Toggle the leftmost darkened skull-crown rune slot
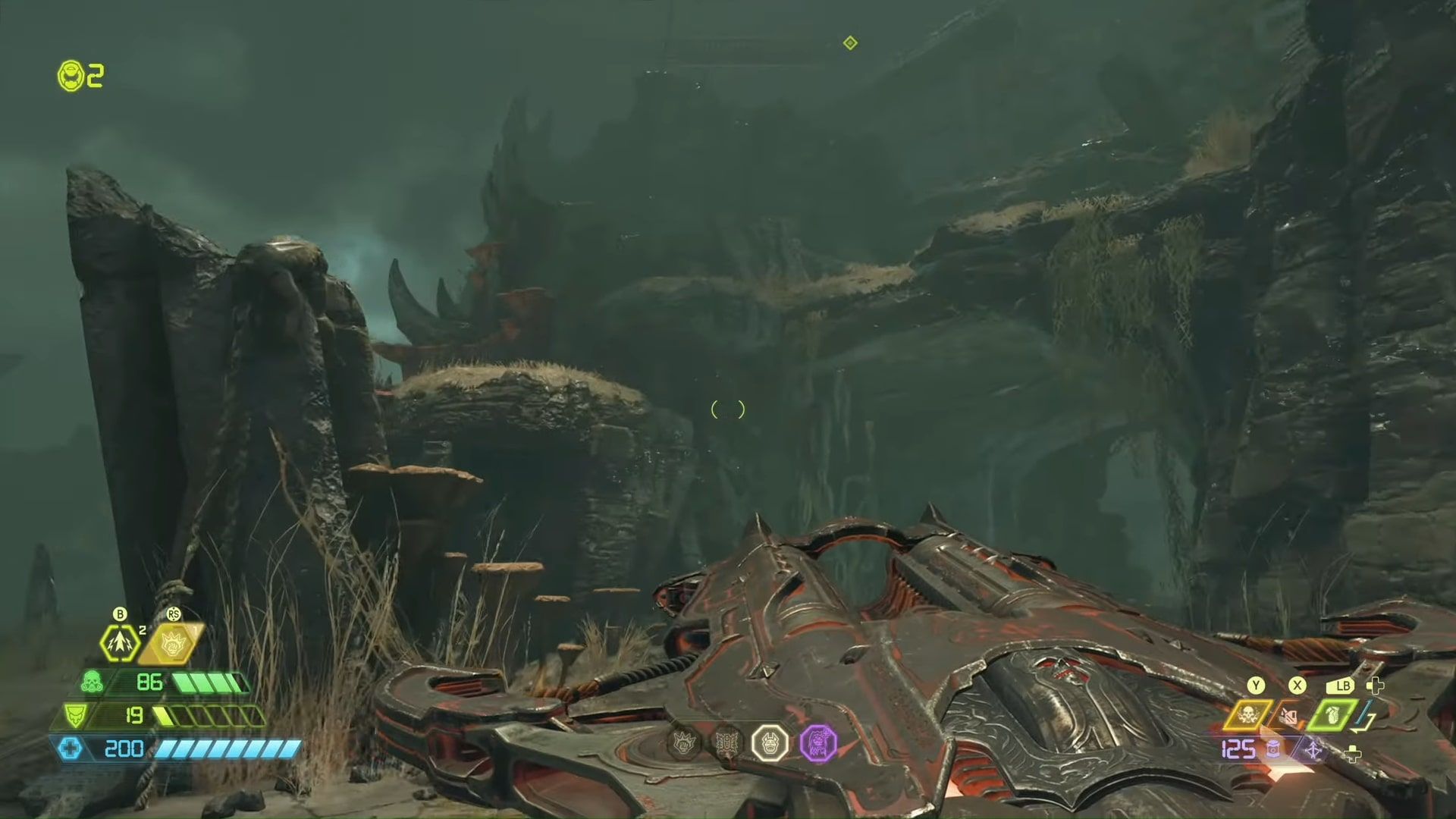Viewport: 1456px width, 819px height. coord(684,743)
